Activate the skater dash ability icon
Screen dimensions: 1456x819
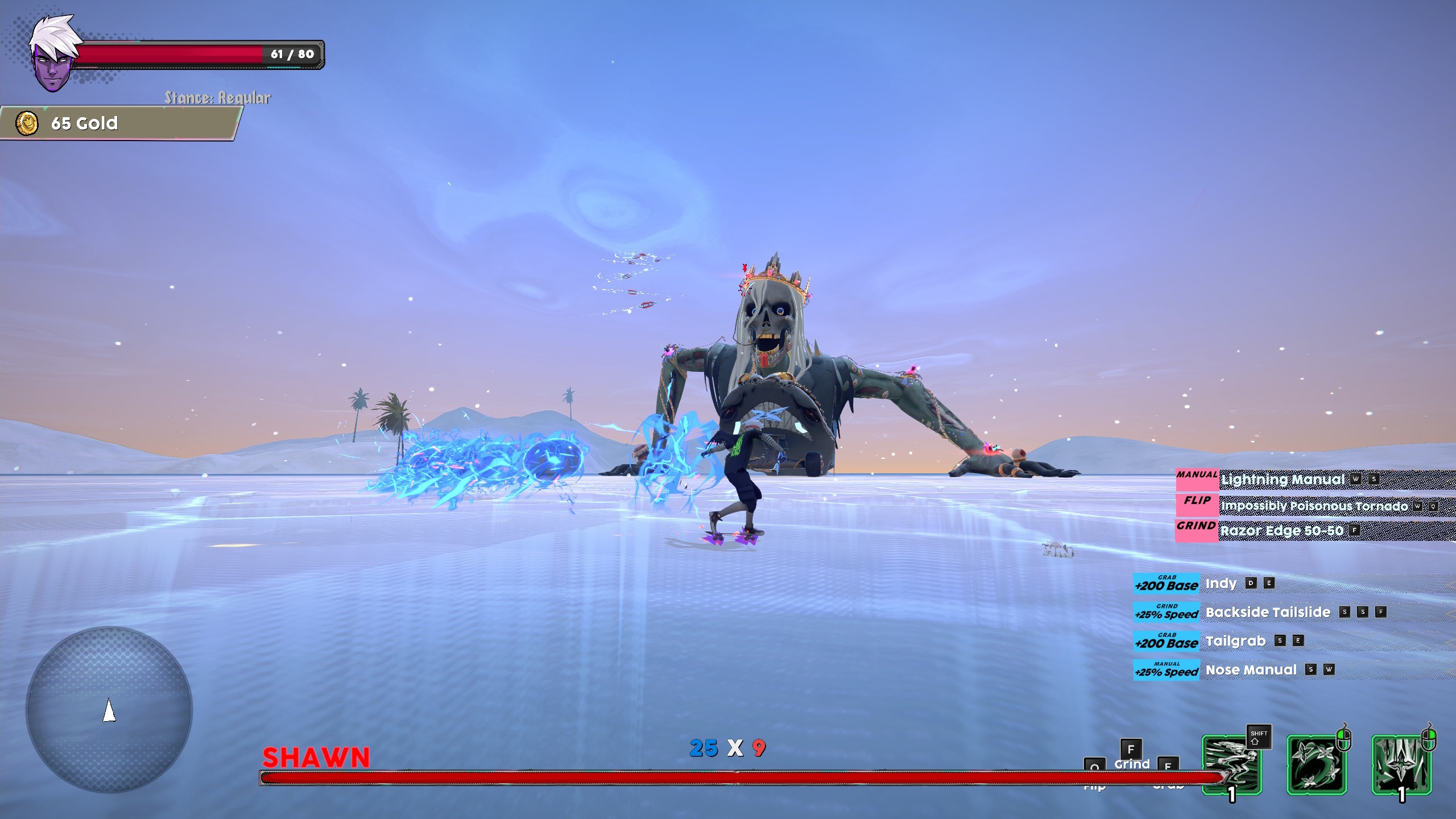1231,764
